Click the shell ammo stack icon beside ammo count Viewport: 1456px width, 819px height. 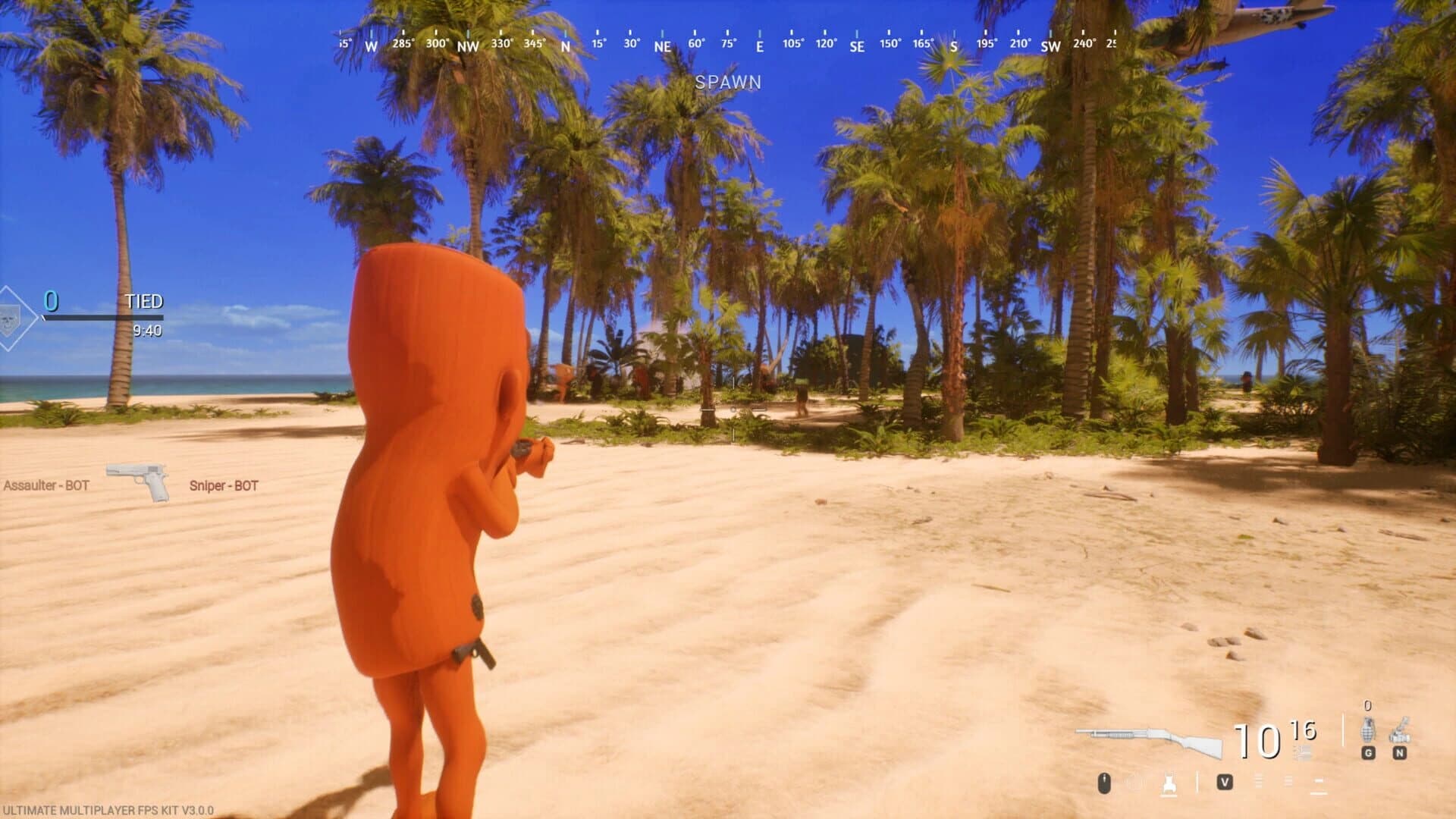pyautogui.click(x=1303, y=752)
